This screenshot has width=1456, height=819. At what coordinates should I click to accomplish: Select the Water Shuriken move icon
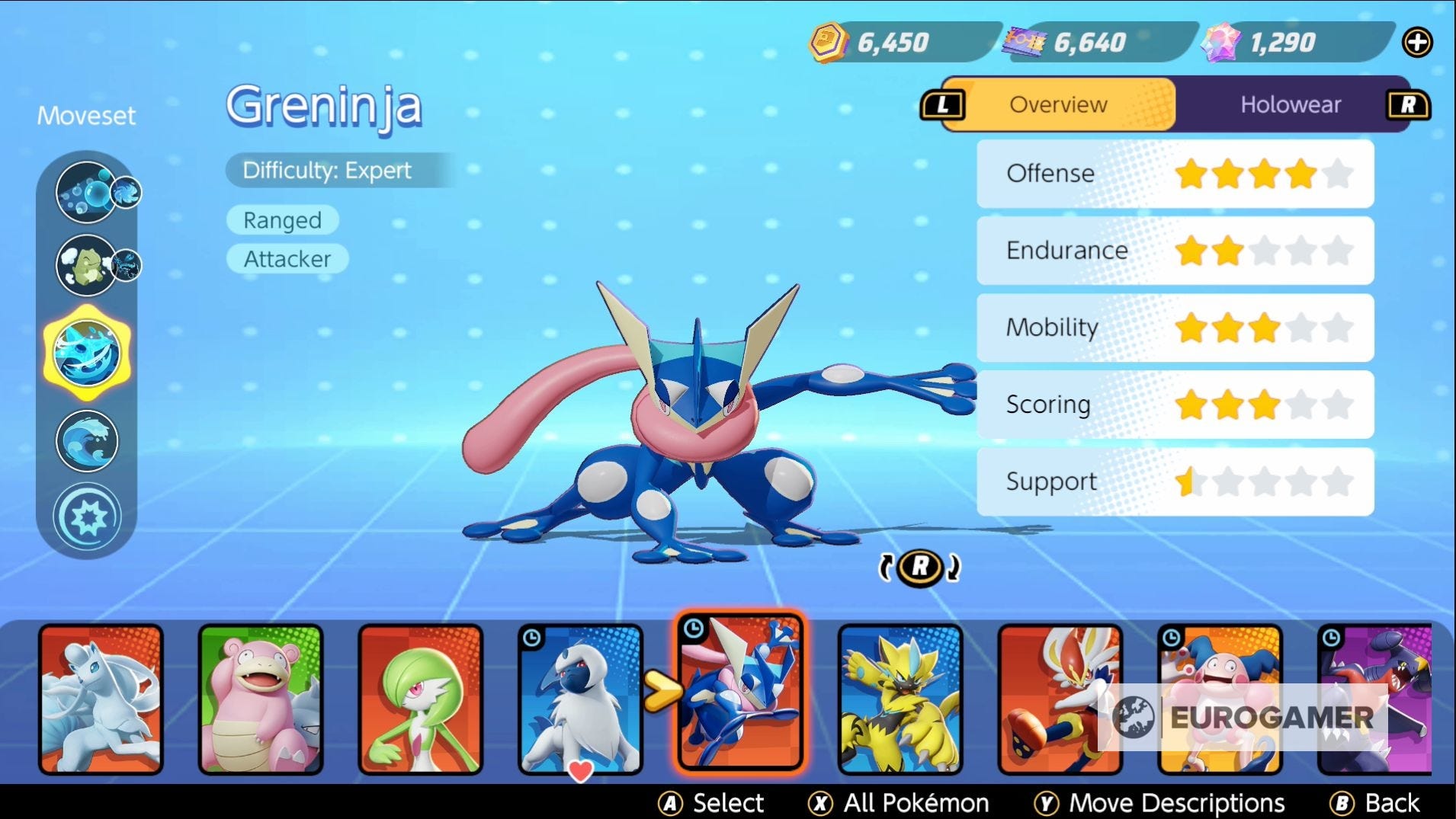86,352
